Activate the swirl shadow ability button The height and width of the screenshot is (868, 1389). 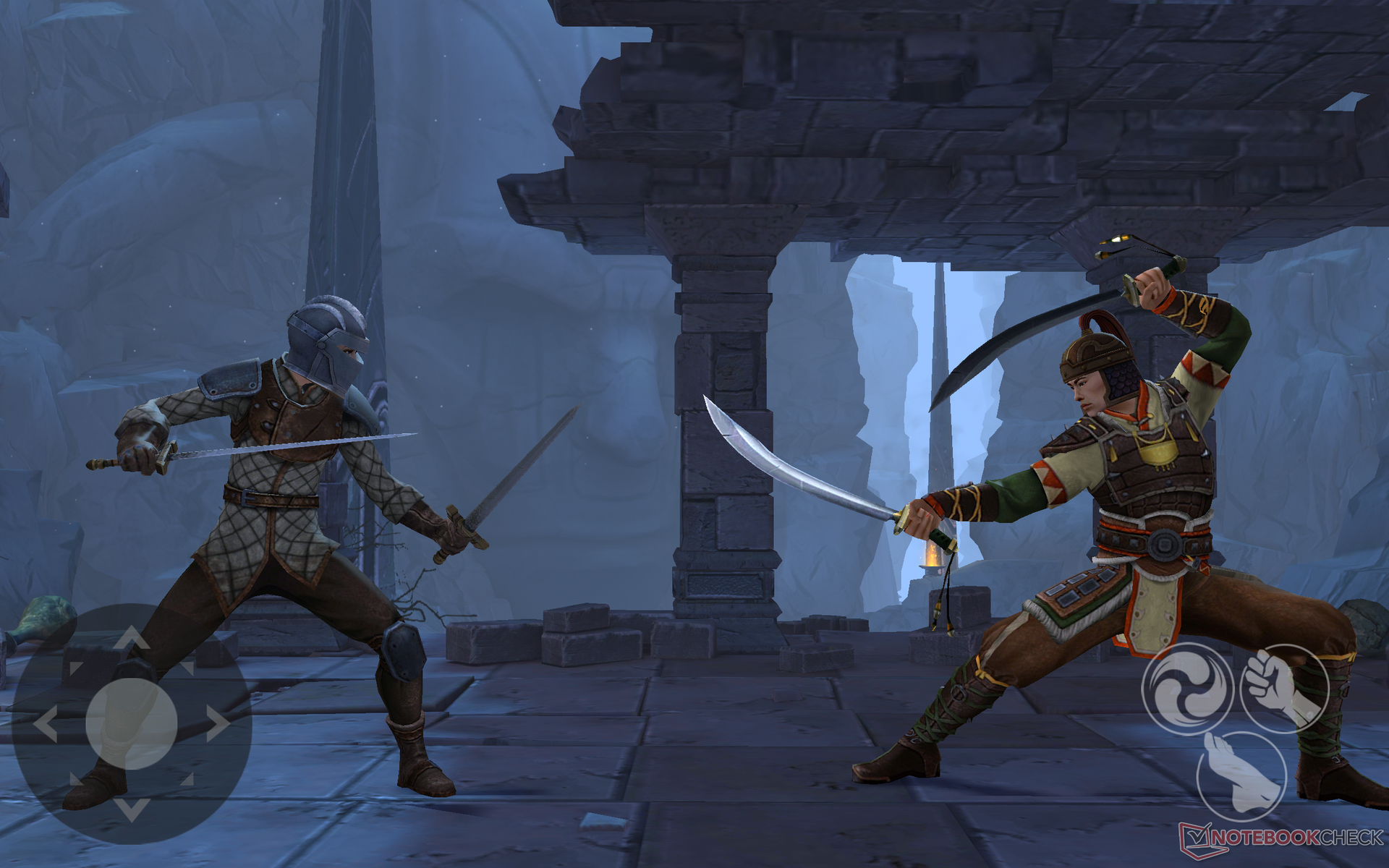click(1187, 689)
